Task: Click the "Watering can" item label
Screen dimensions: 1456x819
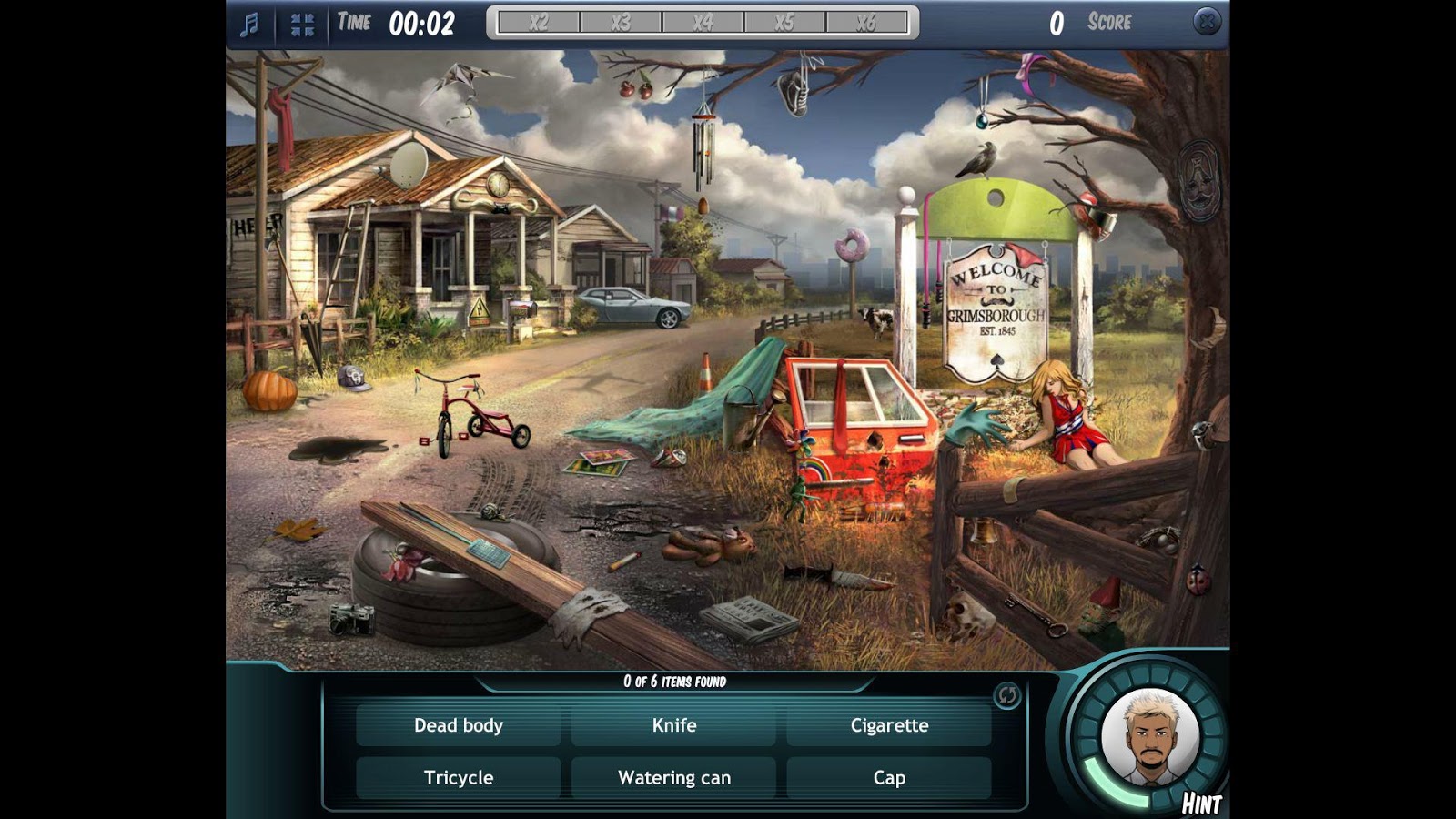Action: click(673, 778)
